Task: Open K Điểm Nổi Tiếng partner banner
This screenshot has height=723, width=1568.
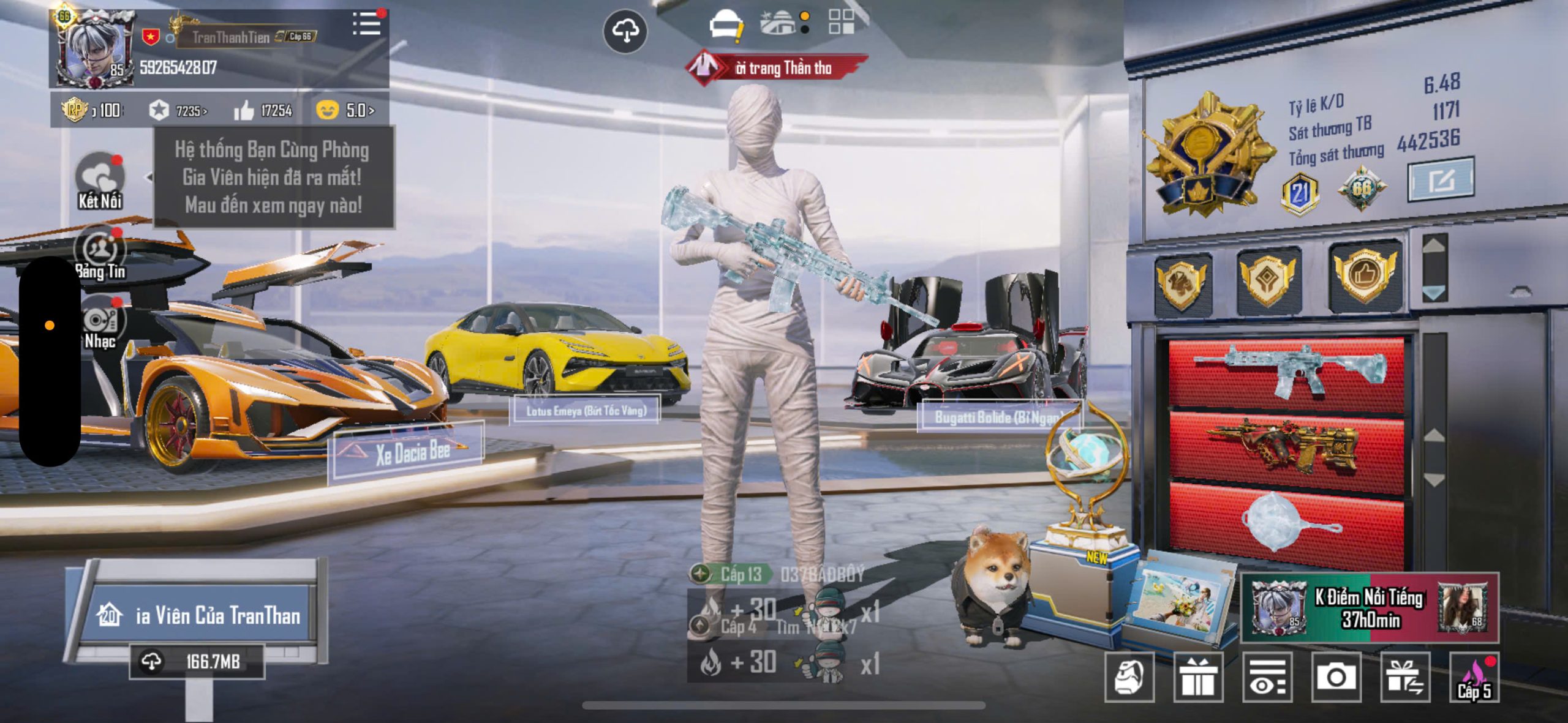Action: pos(1370,608)
